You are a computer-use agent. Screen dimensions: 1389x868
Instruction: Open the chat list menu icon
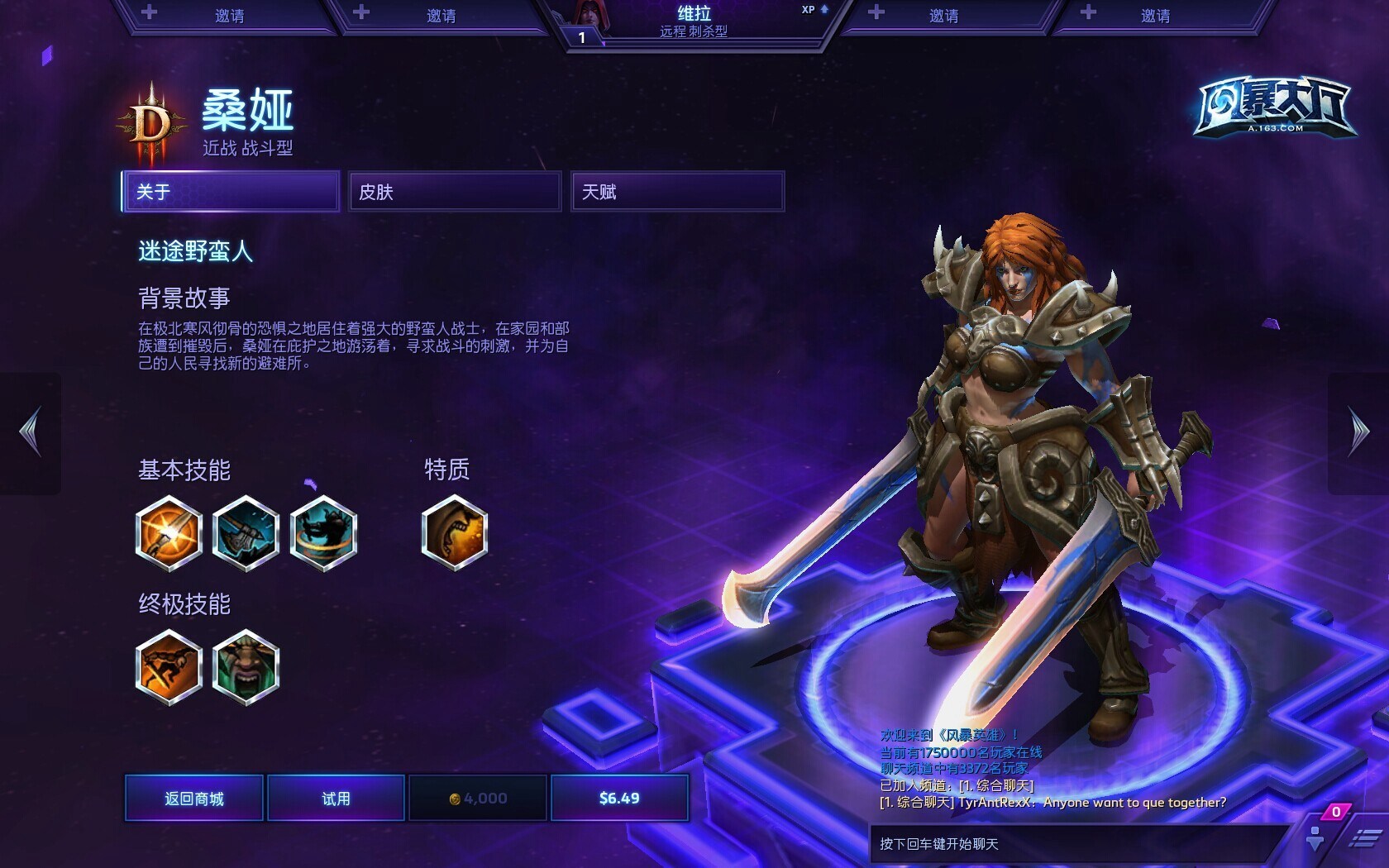point(1364,838)
